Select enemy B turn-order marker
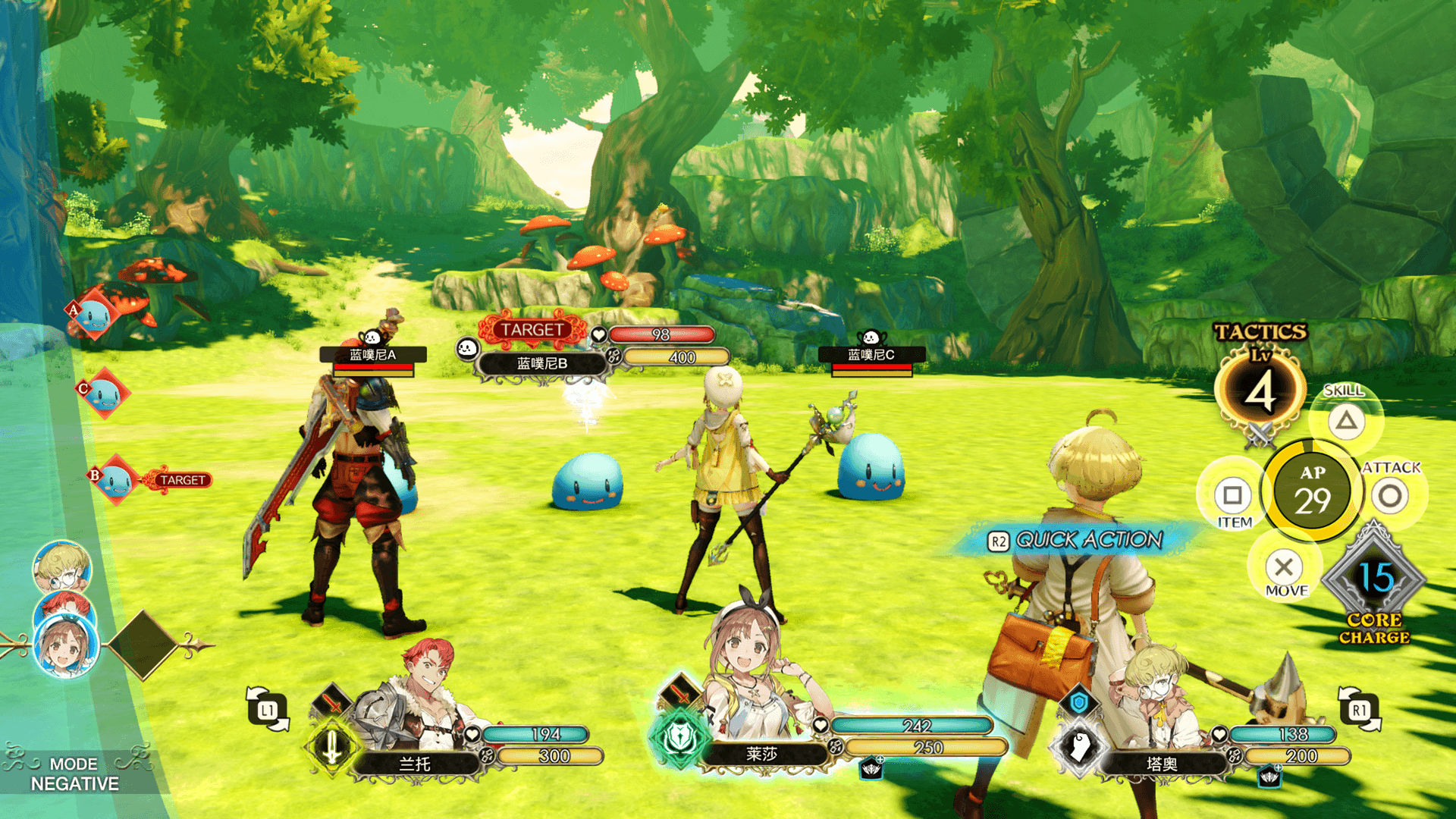Screen dimensions: 1456x819 point(115,479)
